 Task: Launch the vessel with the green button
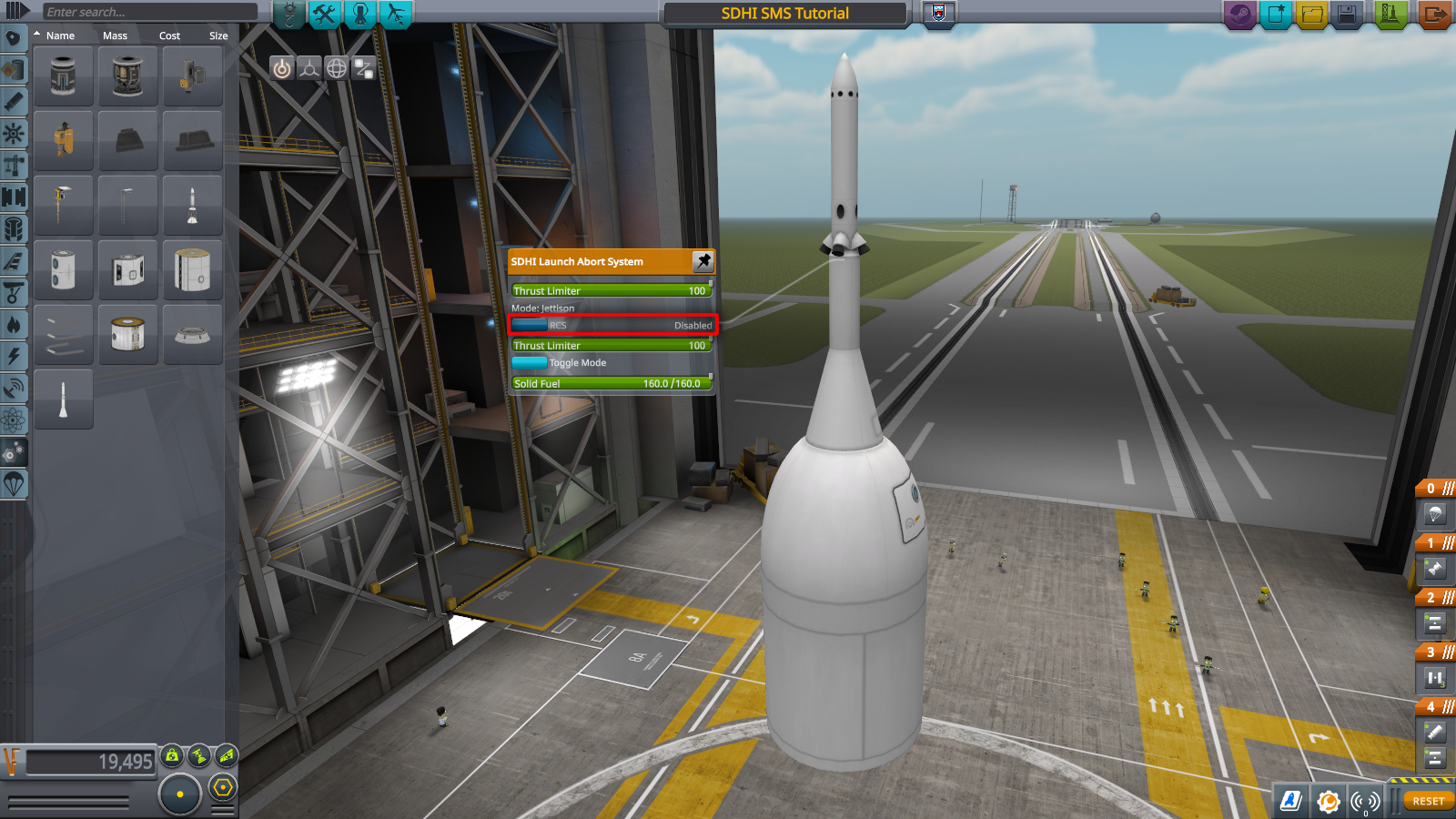pyautogui.click(x=1390, y=15)
